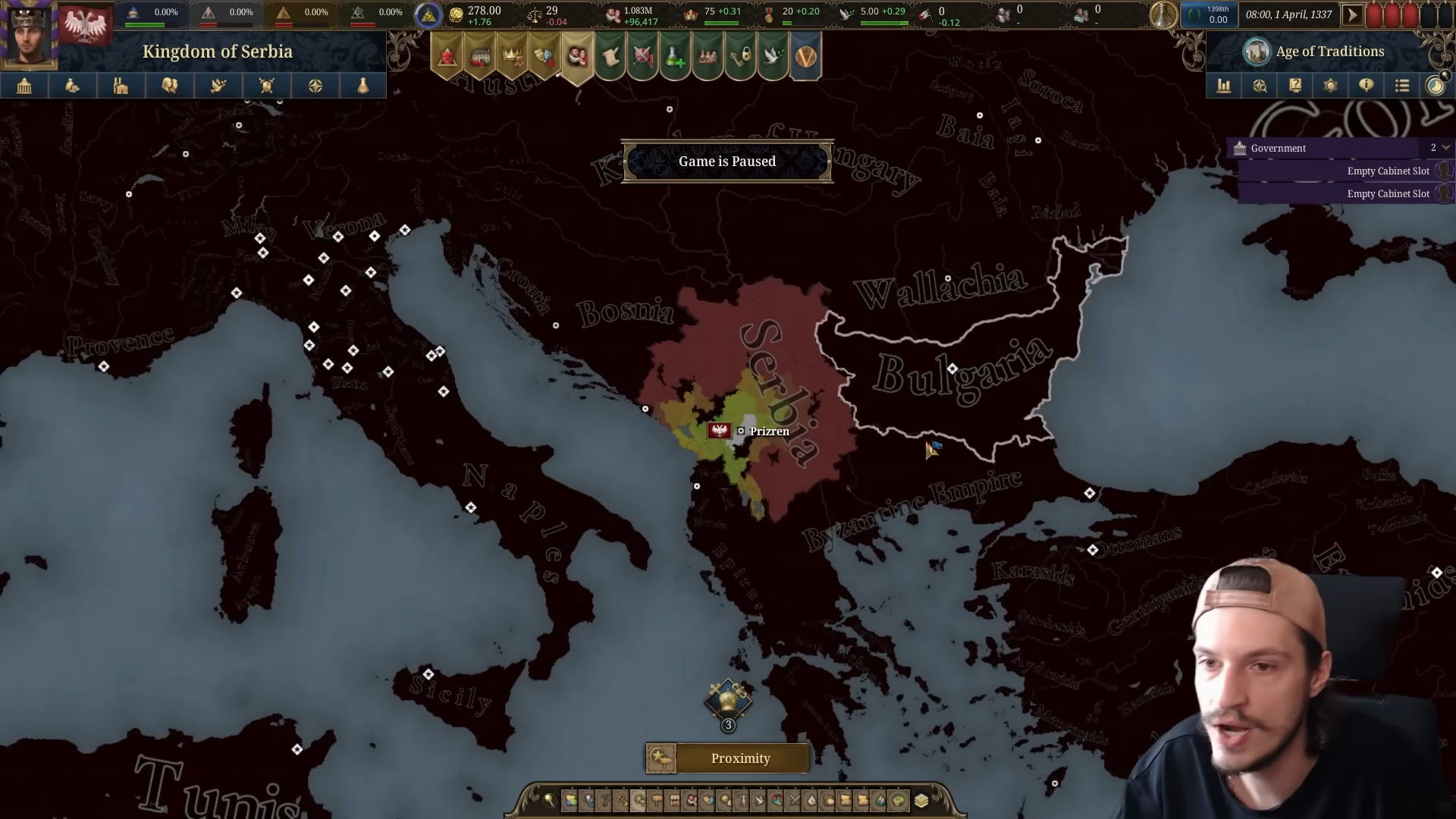Viewport: 1456px width, 819px height.
Task: Click the Age of Traditions header
Action: pyautogui.click(x=1331, y=51)
